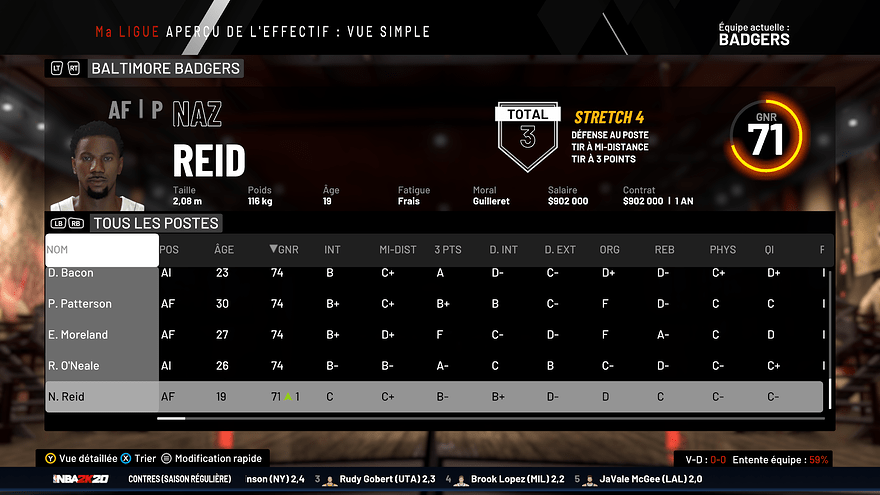Viewport: 880px width, 495px height.
Task: Sort roster by REB column
Action: pos(665,250)
